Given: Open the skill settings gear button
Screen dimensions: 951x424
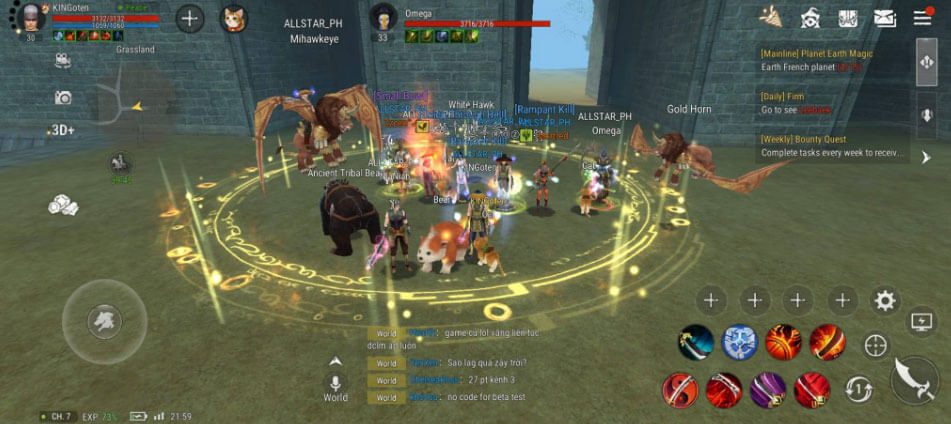Looking at the screenshot, I should (884, 300).
